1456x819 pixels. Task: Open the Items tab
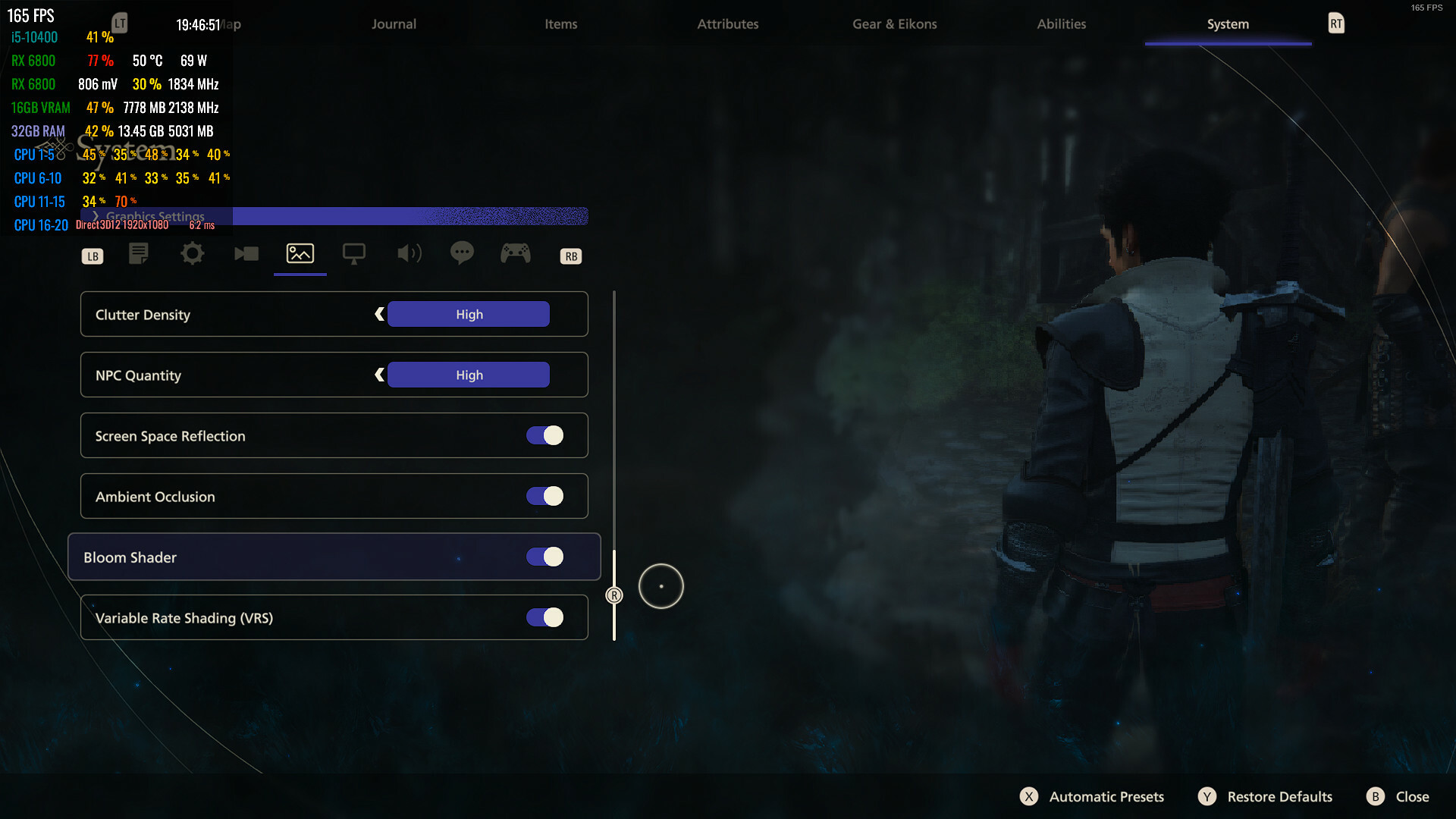click(x=560, y=24)
